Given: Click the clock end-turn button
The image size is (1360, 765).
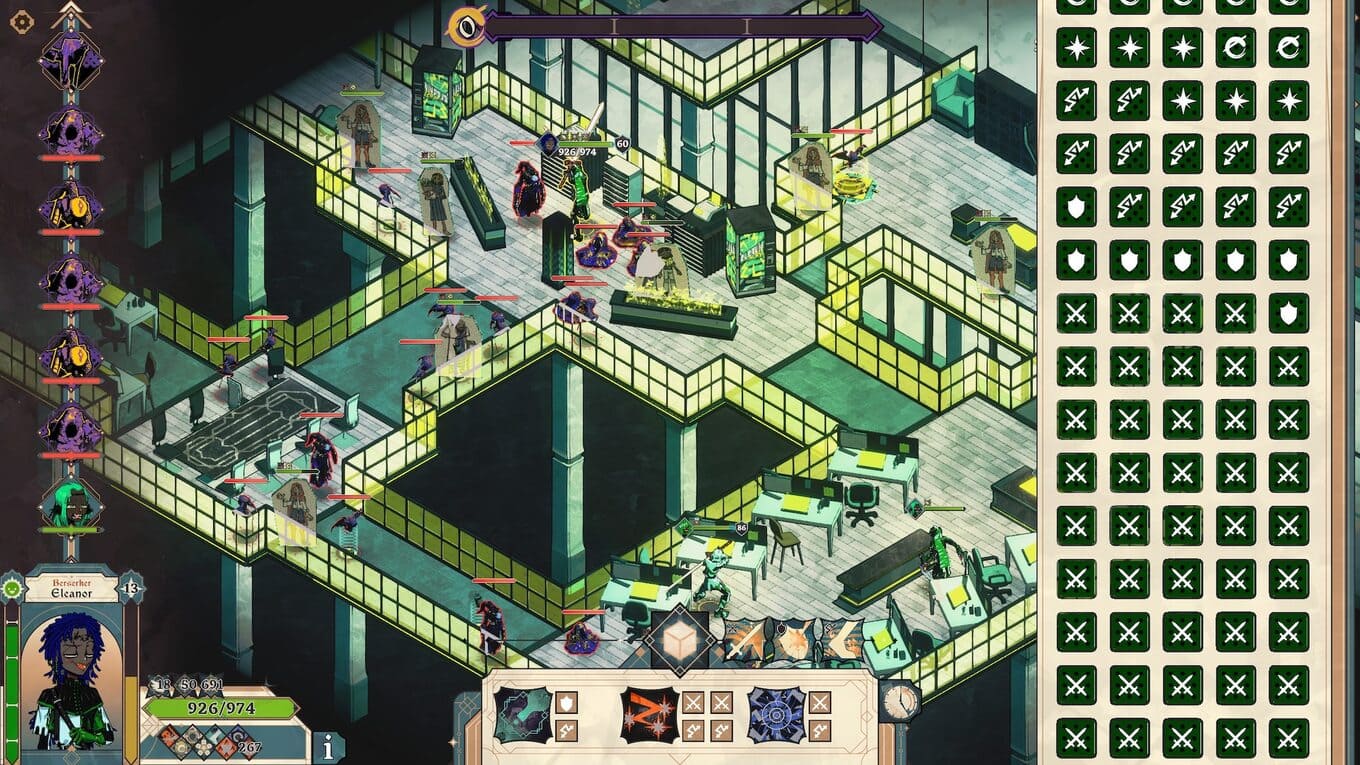Looking at the screenshot, I should (x=900, y=701).
